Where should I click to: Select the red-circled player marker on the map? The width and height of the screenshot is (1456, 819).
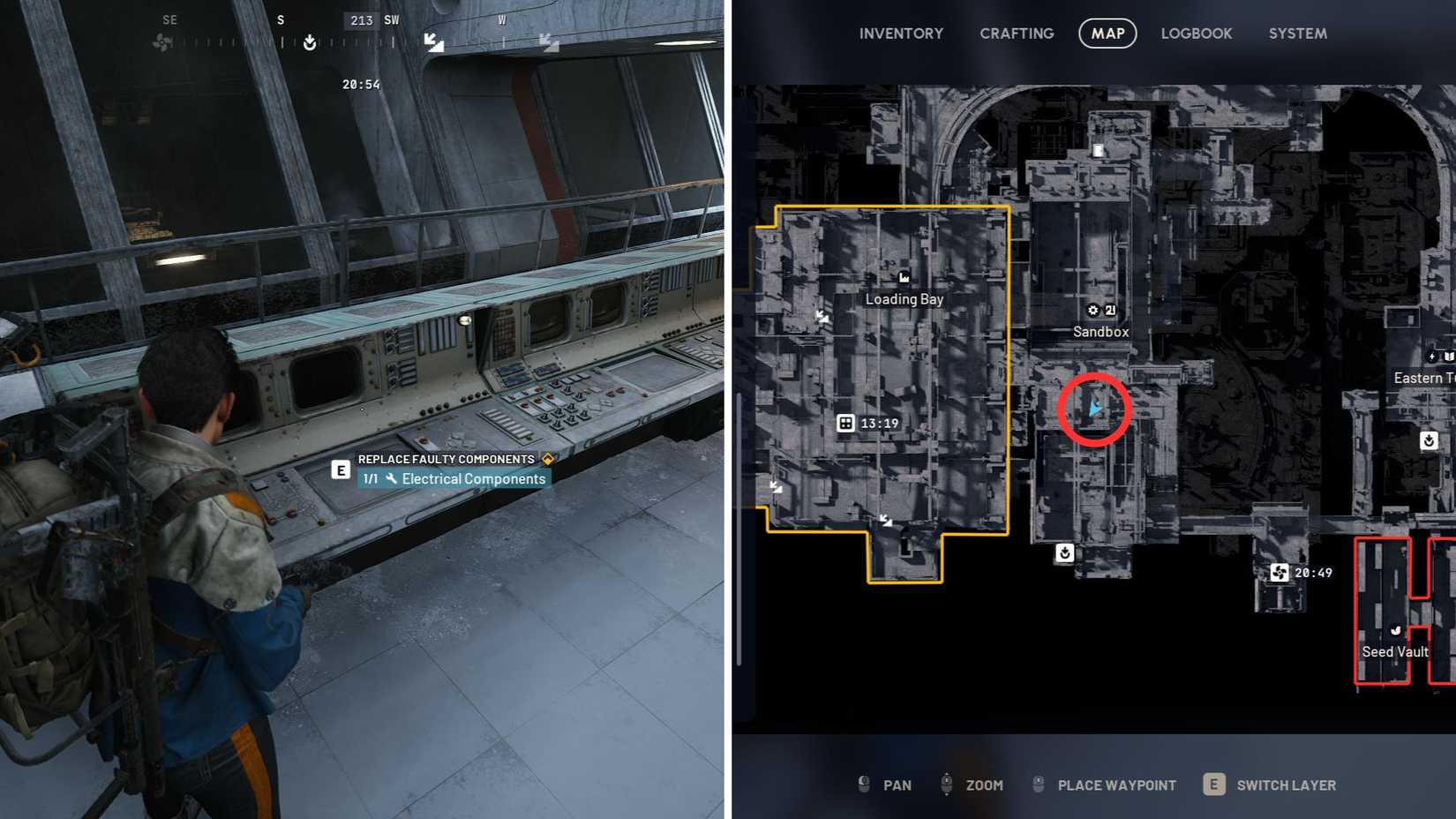1096,409
